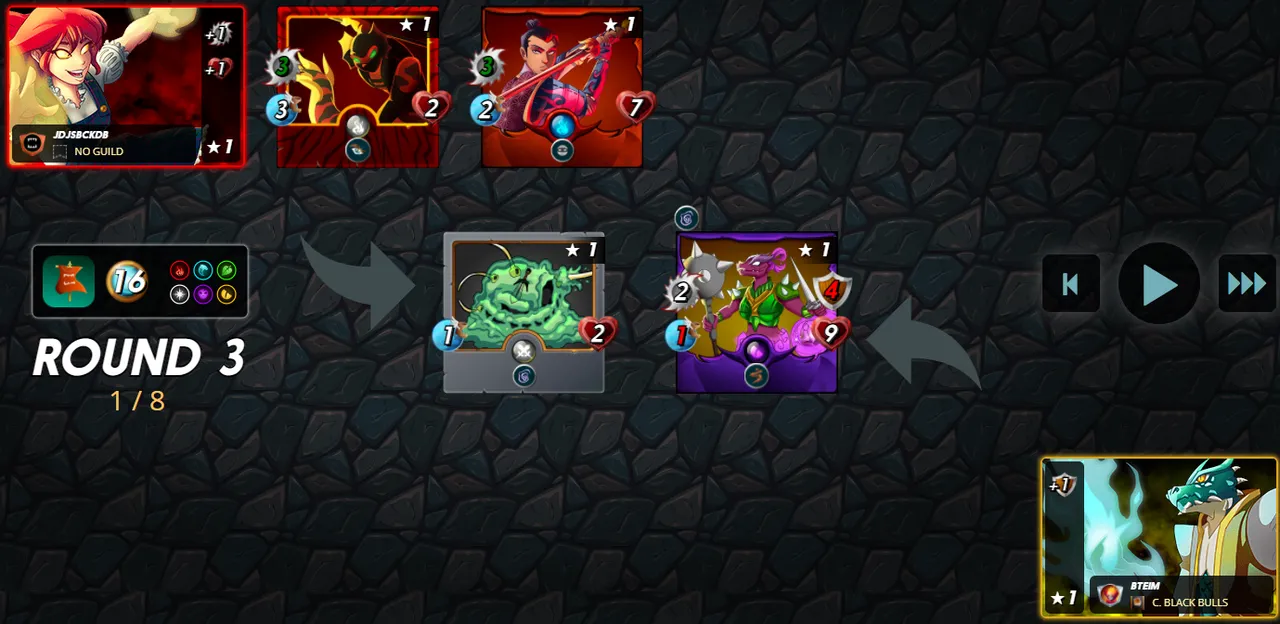Viewport: 1280px width, 624px height.
Task: View the 16 mana cap indicator
Action: 127,282
